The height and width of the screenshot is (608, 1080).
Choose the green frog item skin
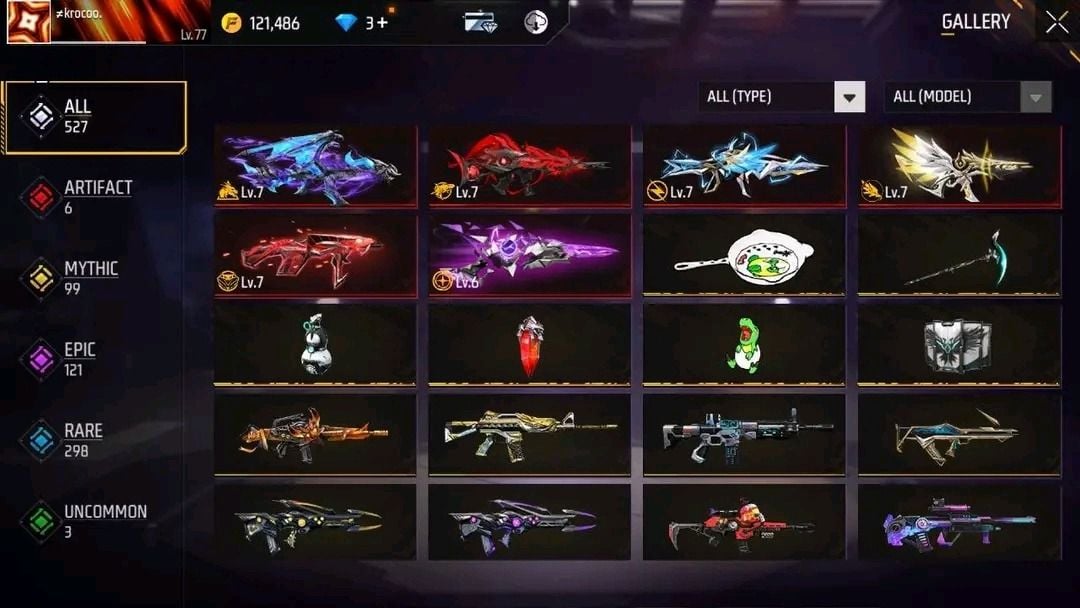tap(744, 343)
